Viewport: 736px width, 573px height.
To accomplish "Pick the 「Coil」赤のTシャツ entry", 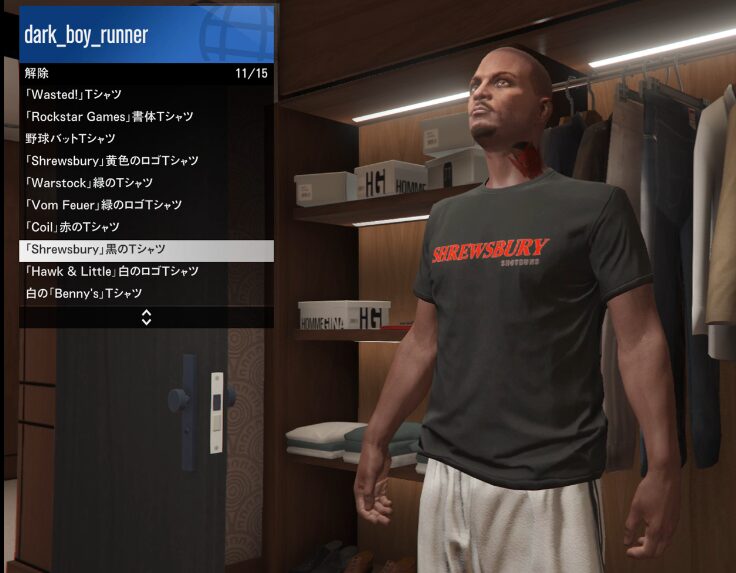I will pos(146,227).
